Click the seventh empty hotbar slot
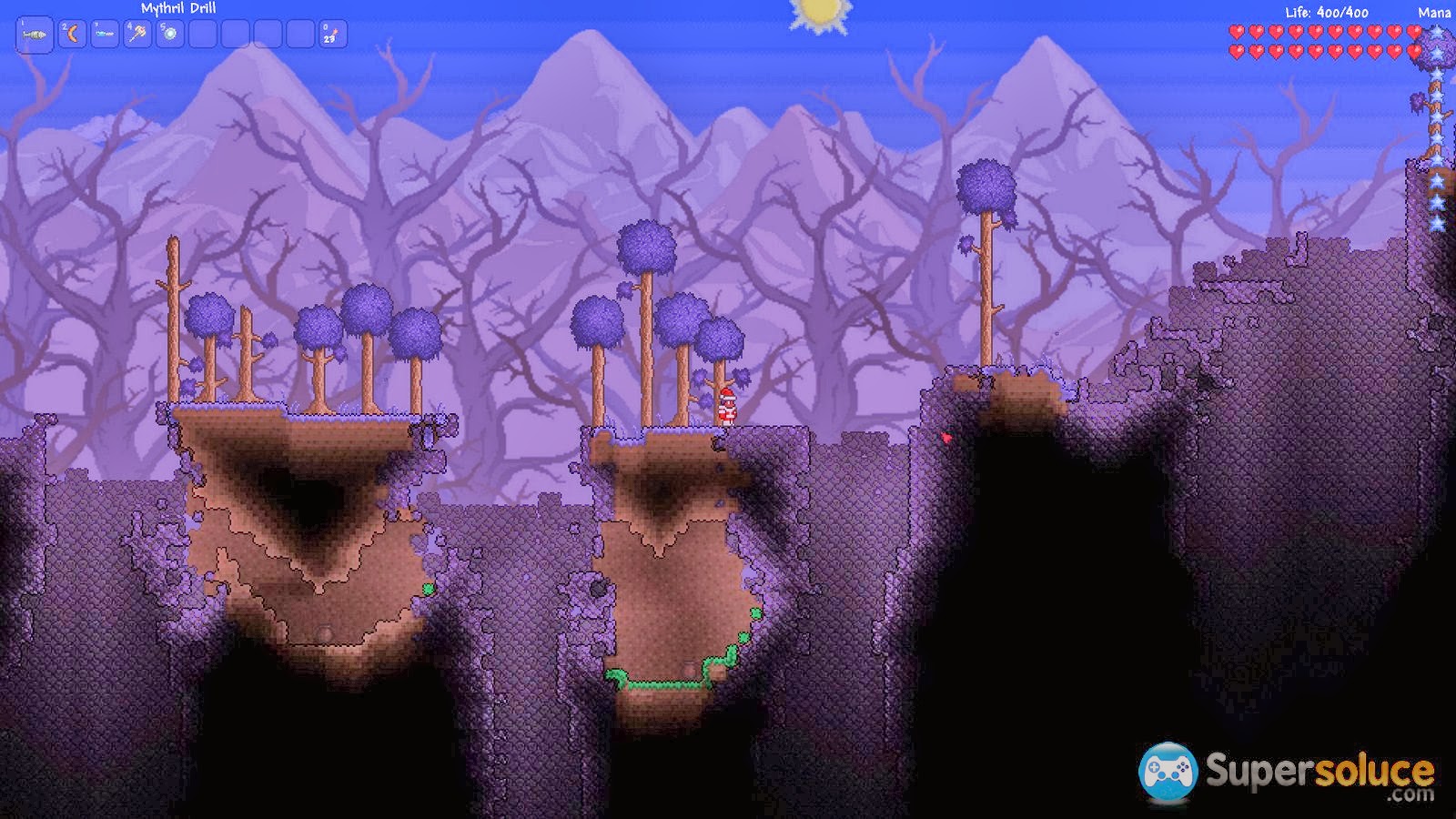1456x819 pixels. pyautogui.click(x=237, y=33)
